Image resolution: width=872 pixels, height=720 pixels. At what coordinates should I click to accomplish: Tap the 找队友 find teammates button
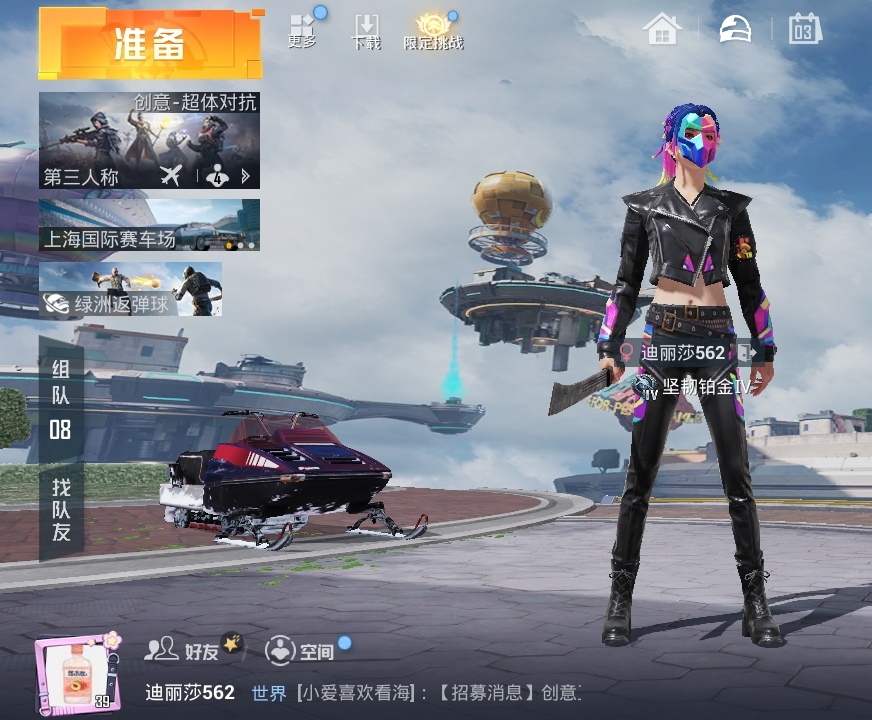(61, 510)
